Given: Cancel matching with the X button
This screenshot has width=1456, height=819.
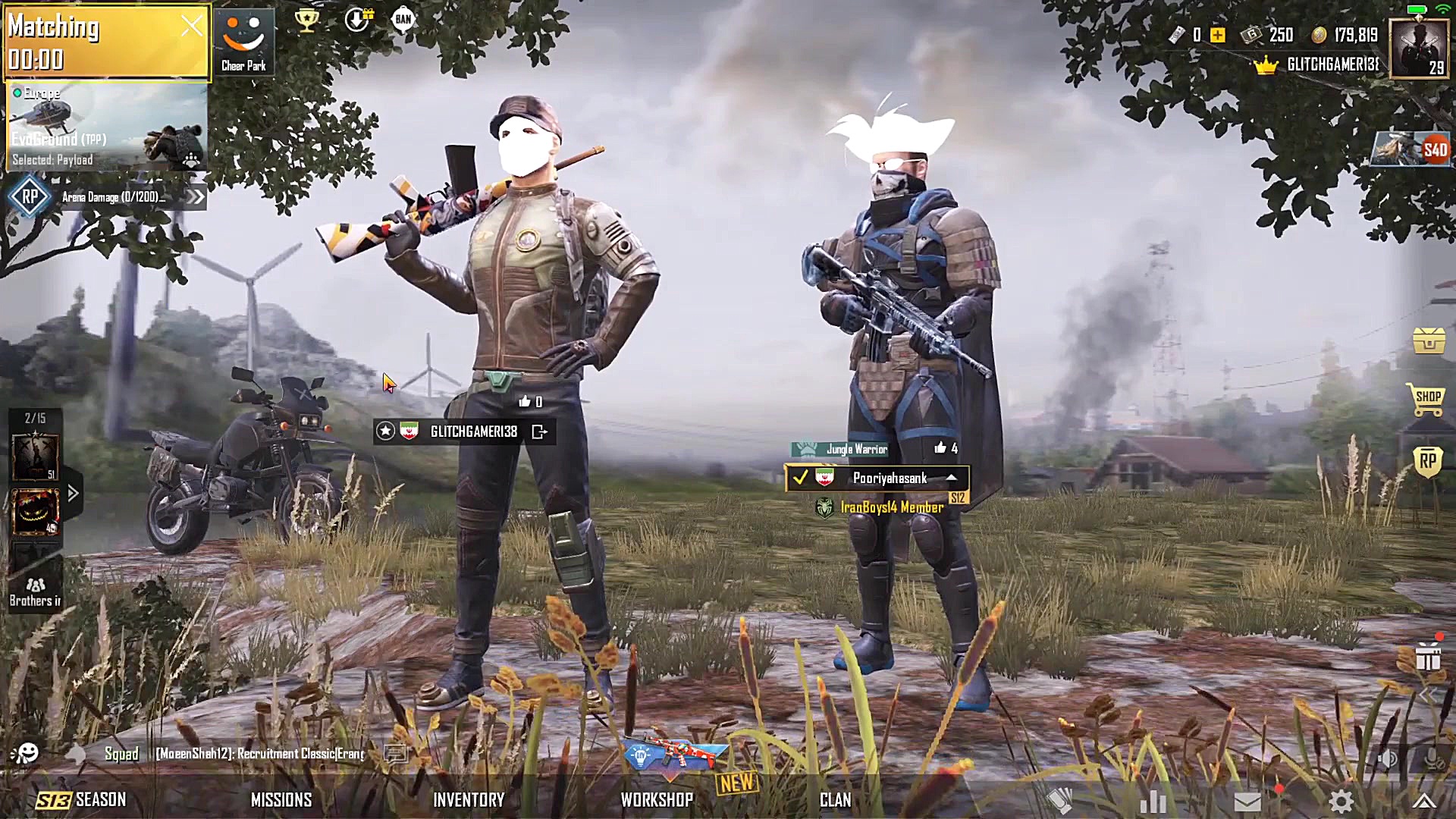Looking at the screenshot, I should pyautogui.click(x=192, y=27).
